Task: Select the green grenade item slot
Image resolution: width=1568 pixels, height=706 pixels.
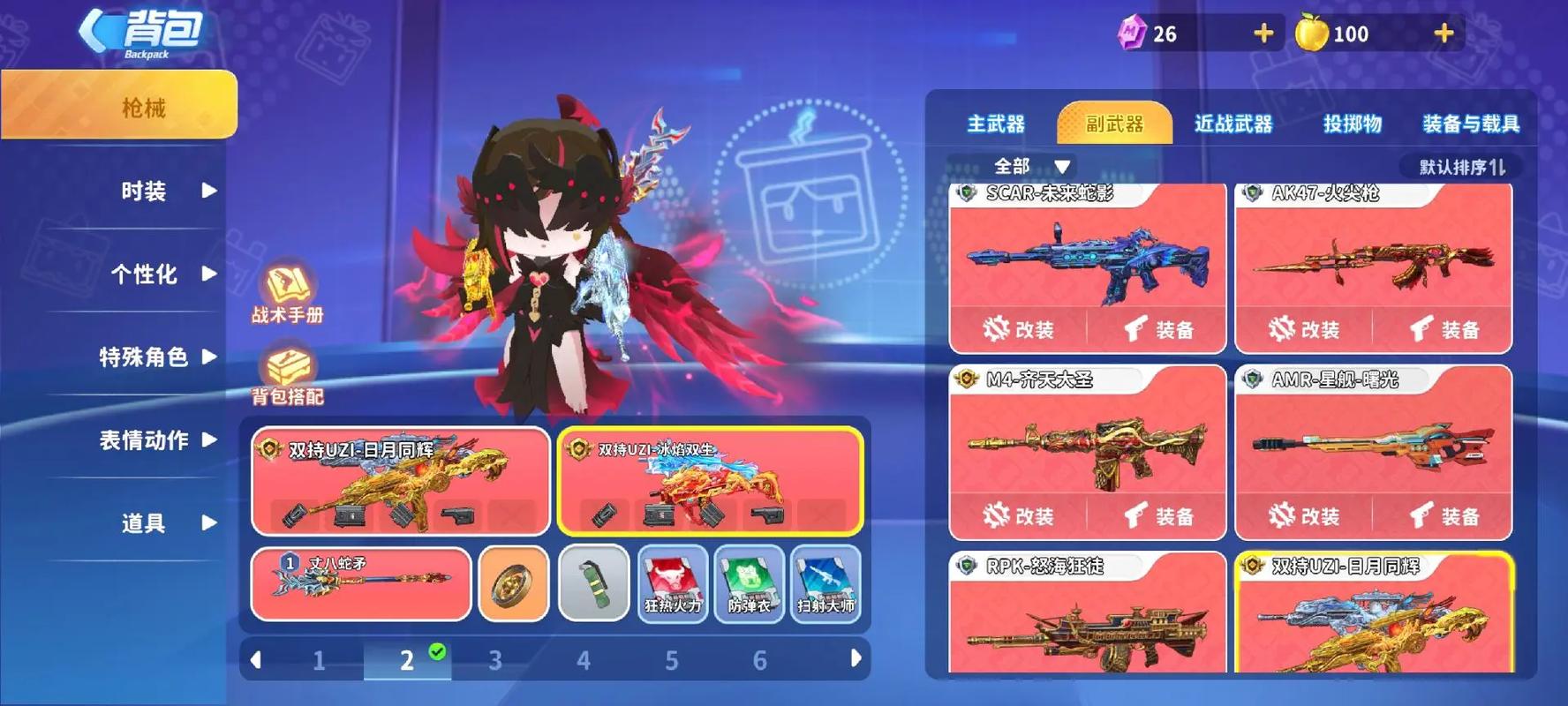Action: tap(595, 582)
